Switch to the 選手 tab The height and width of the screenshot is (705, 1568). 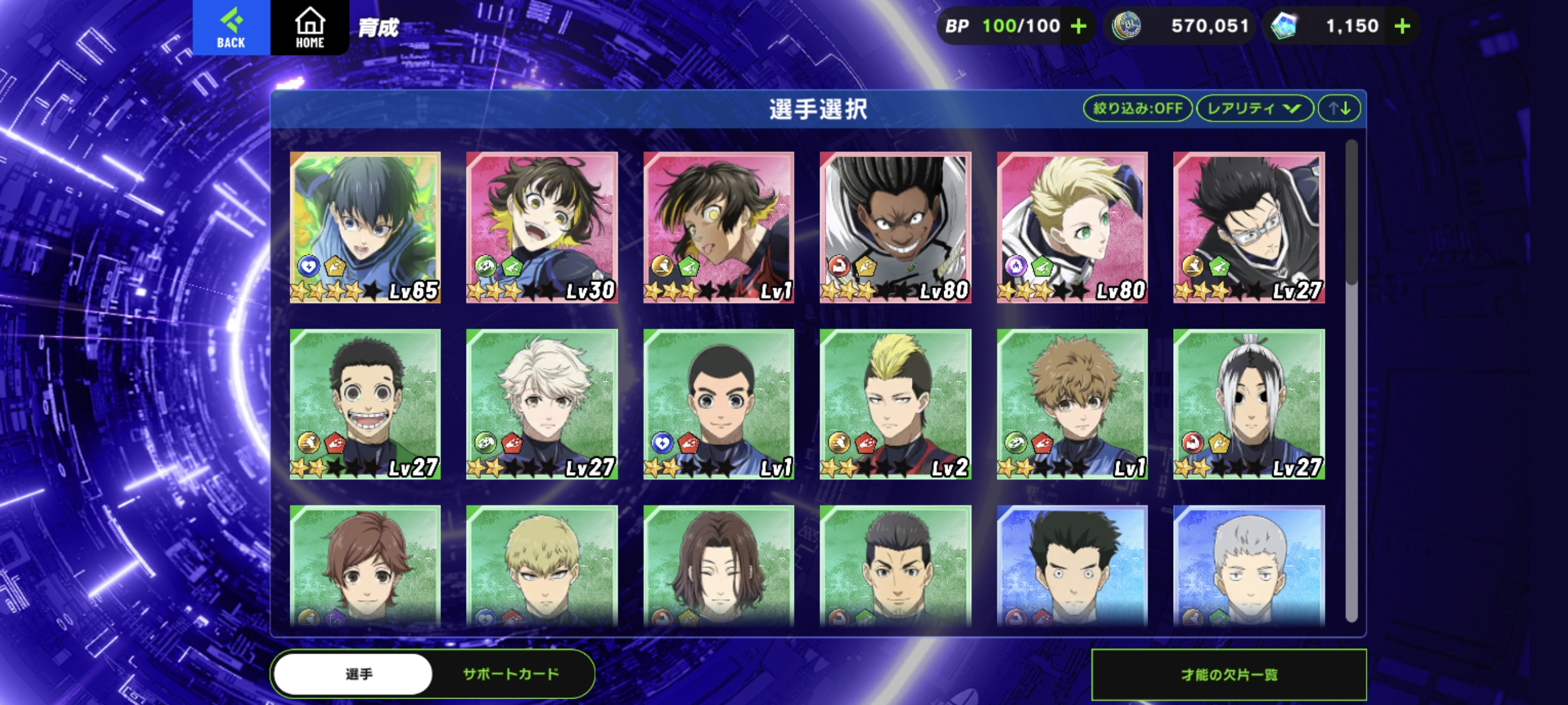pos(358,674)
